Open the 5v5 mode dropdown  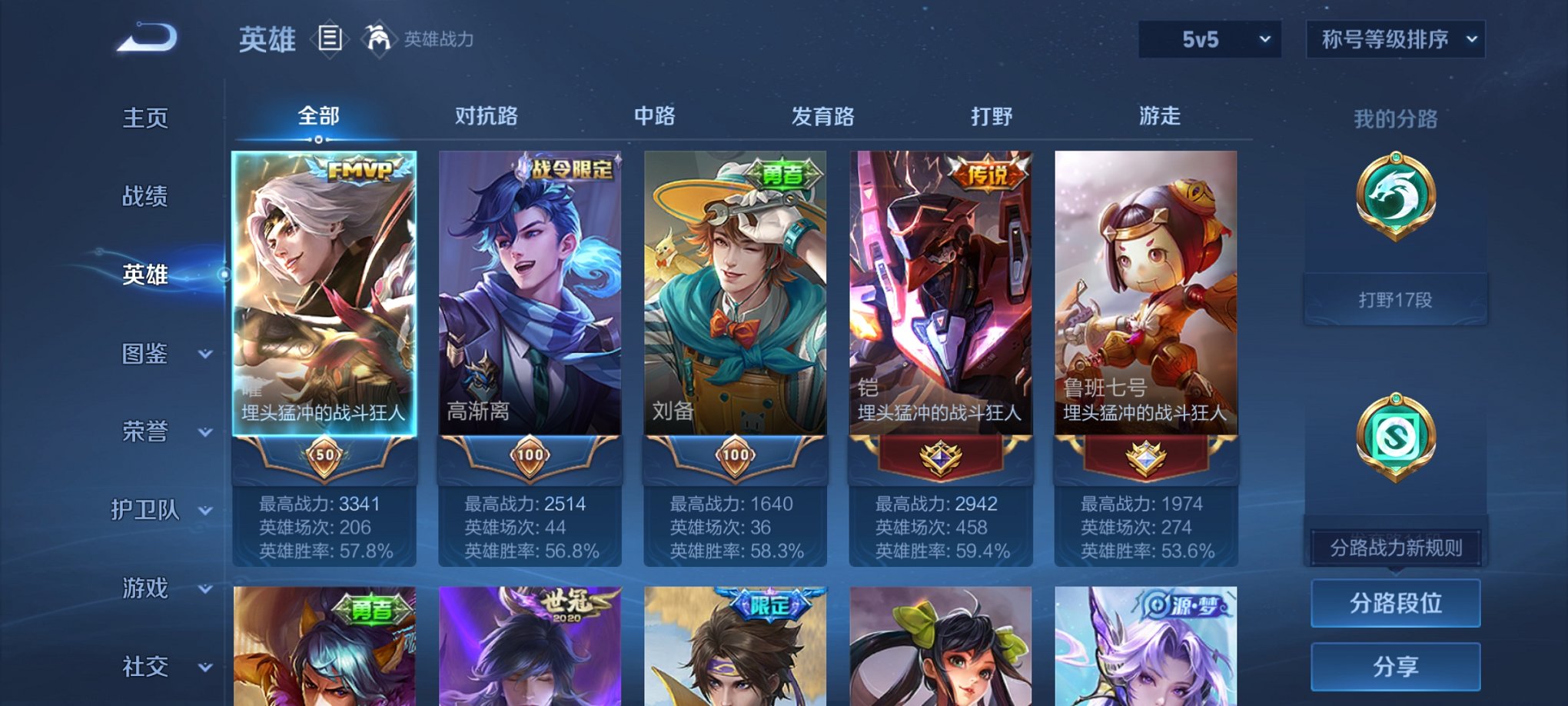point(1207,37)
